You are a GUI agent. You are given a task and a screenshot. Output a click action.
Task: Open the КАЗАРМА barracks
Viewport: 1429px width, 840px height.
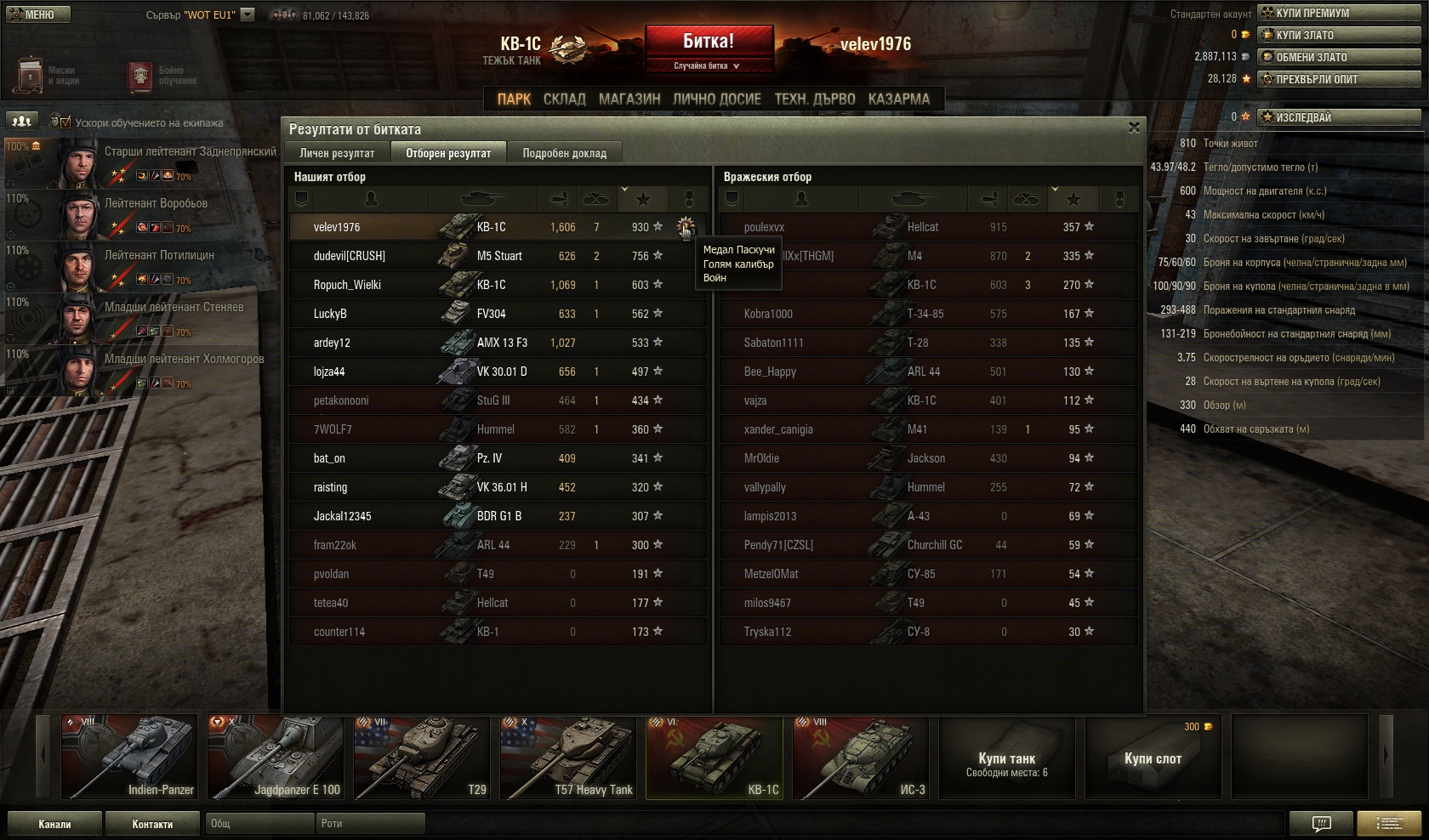pyautogui.click(x=898, y=99)
